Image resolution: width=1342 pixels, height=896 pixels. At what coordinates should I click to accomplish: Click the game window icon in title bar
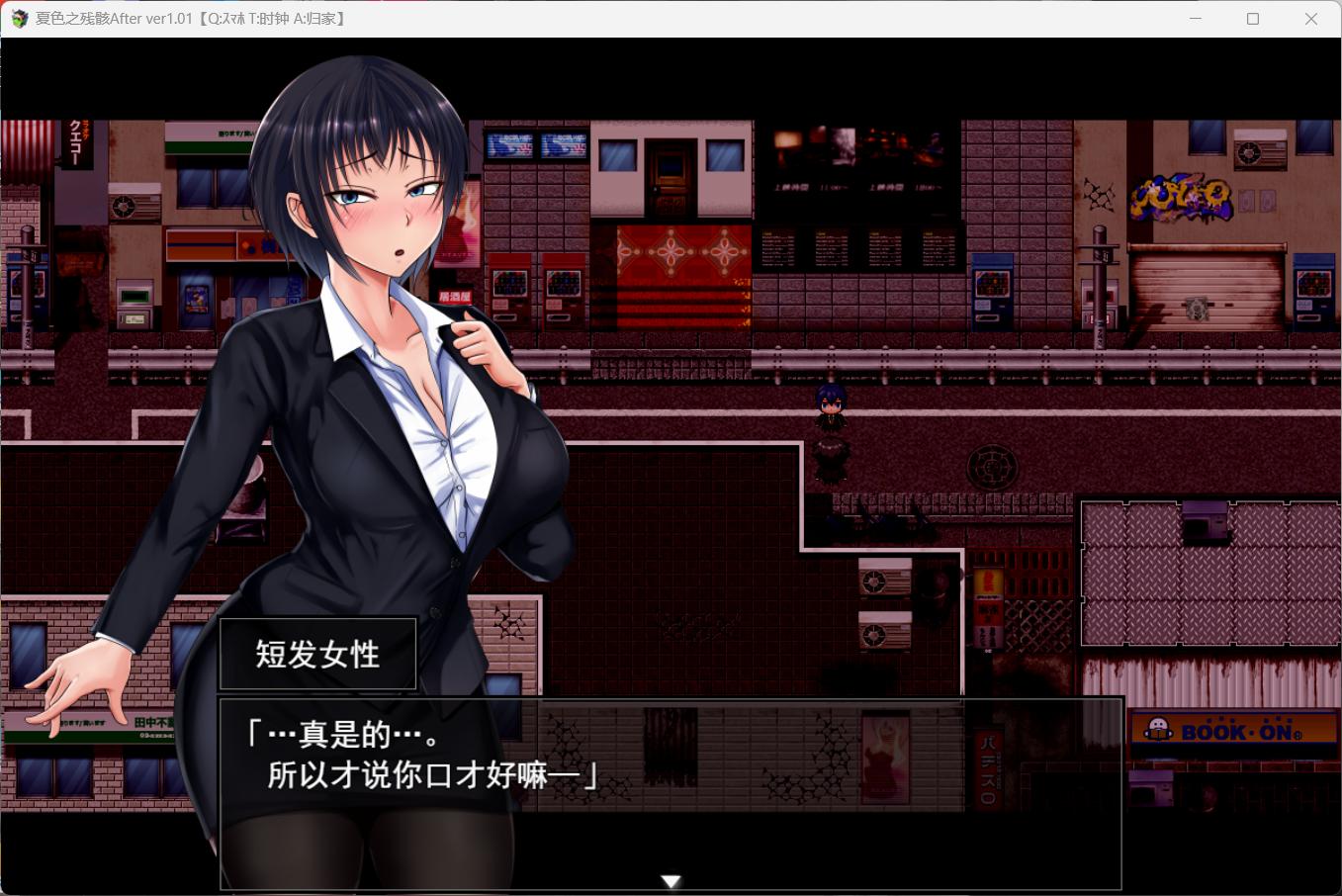[18, 18]
